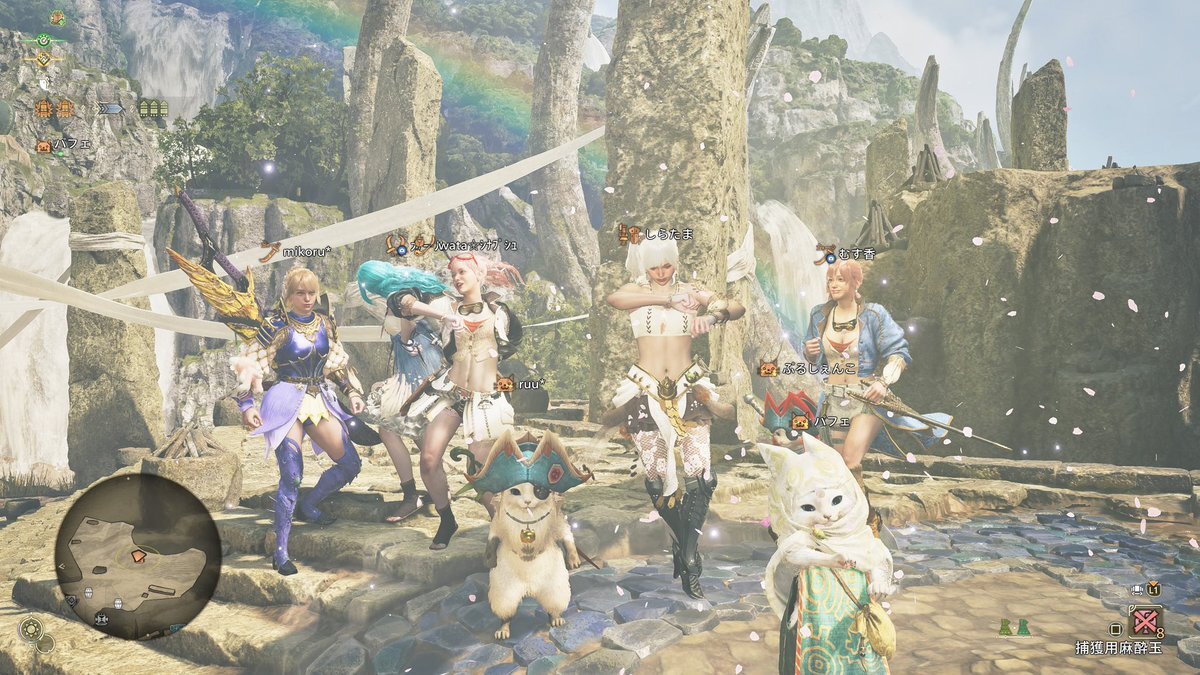Select the blue sharpness gauge arrow icon
This screenshot has width=1200, height=675.
coord(111,109)
